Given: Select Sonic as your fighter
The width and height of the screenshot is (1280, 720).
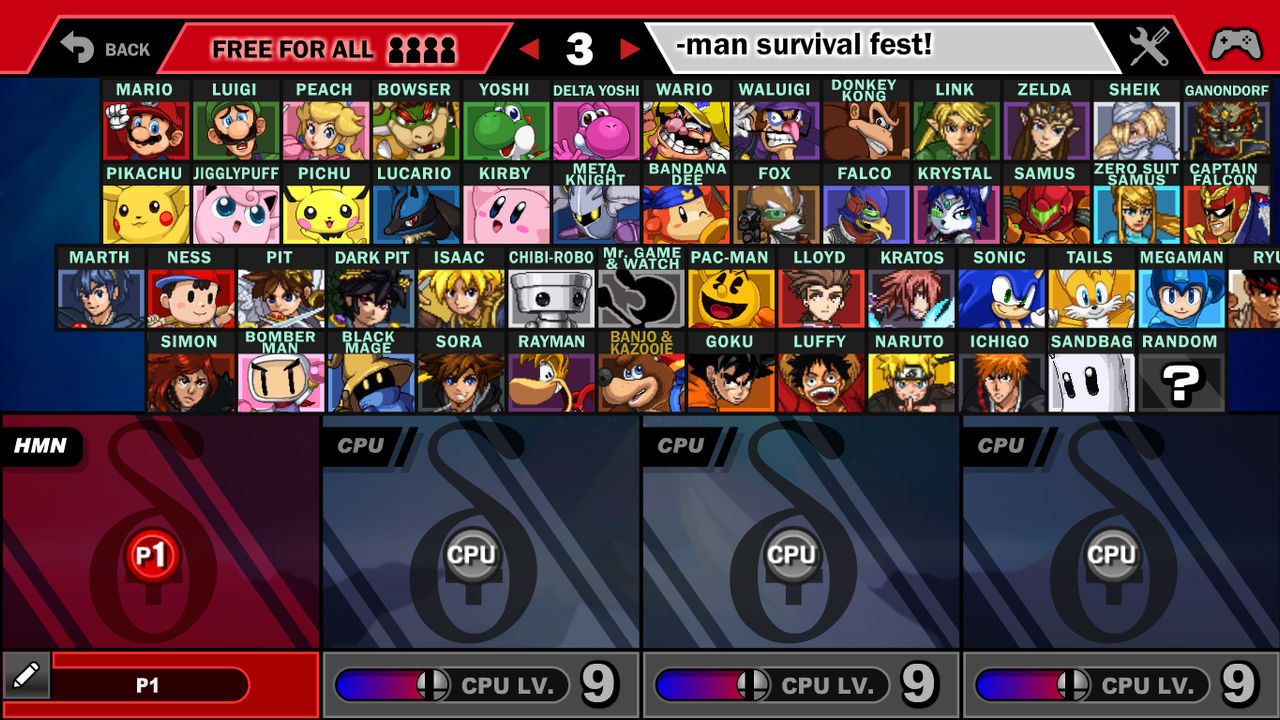Looking at the screenshot, I should [x=1001, y=298].
